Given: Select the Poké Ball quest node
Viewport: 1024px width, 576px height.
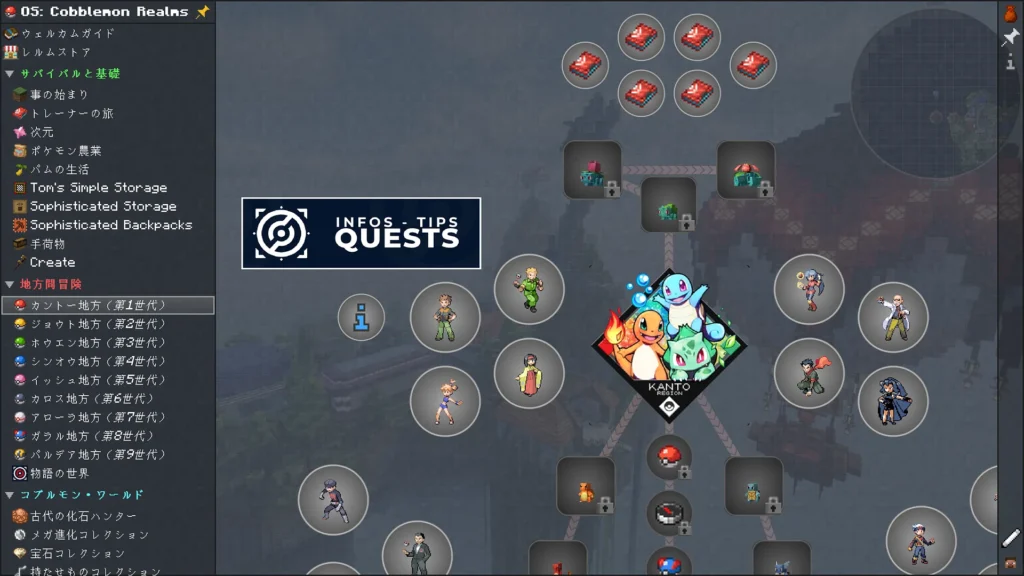Looking at the screenshot, I should click(x=669, y=458).
